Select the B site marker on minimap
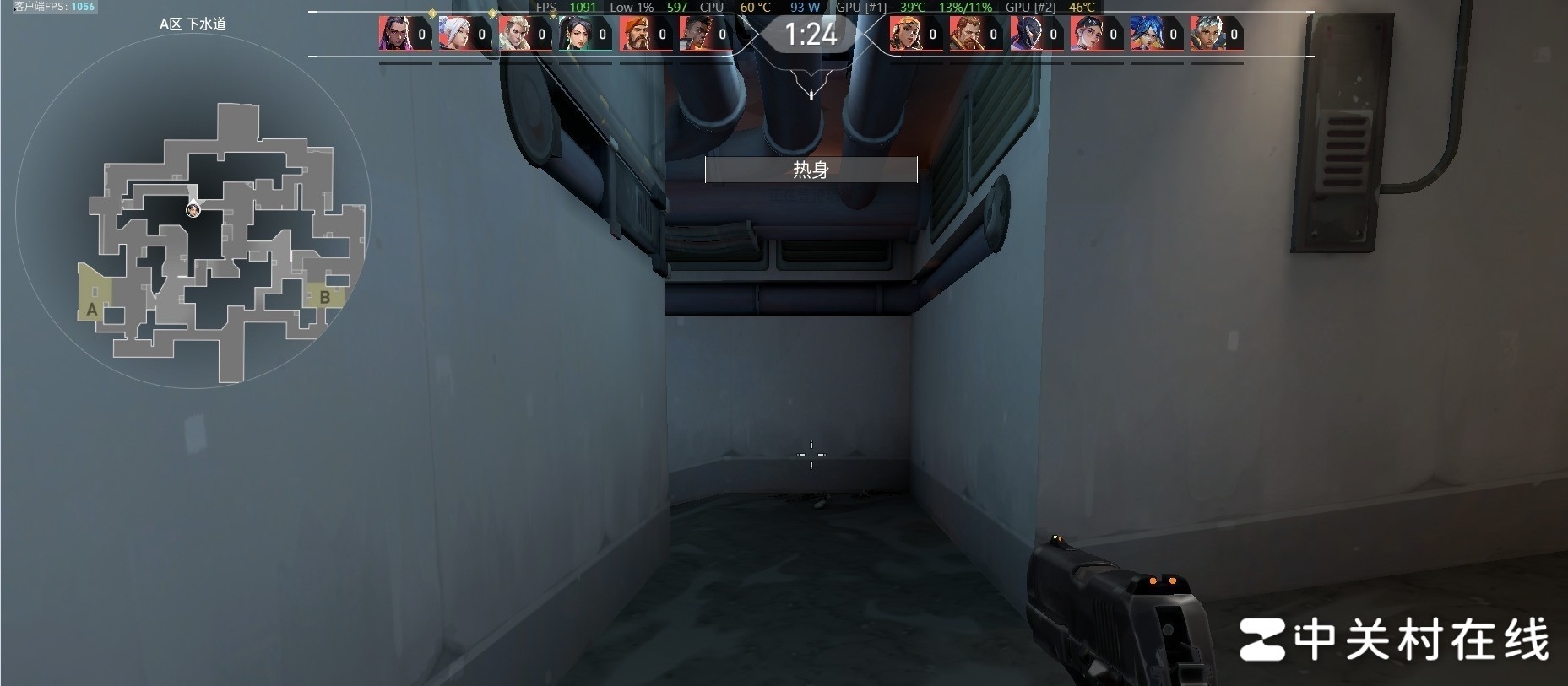The image size is (1568, 686). point(324,297)
